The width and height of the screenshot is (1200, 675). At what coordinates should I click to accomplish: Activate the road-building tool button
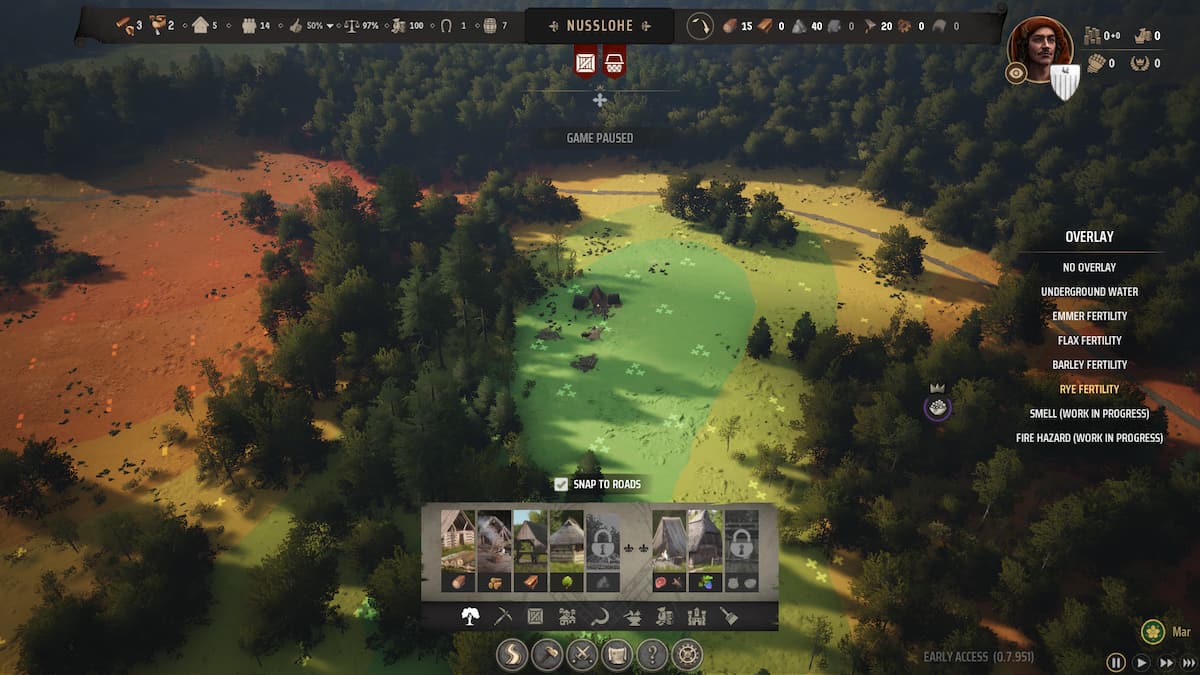(x=513, y=656)
